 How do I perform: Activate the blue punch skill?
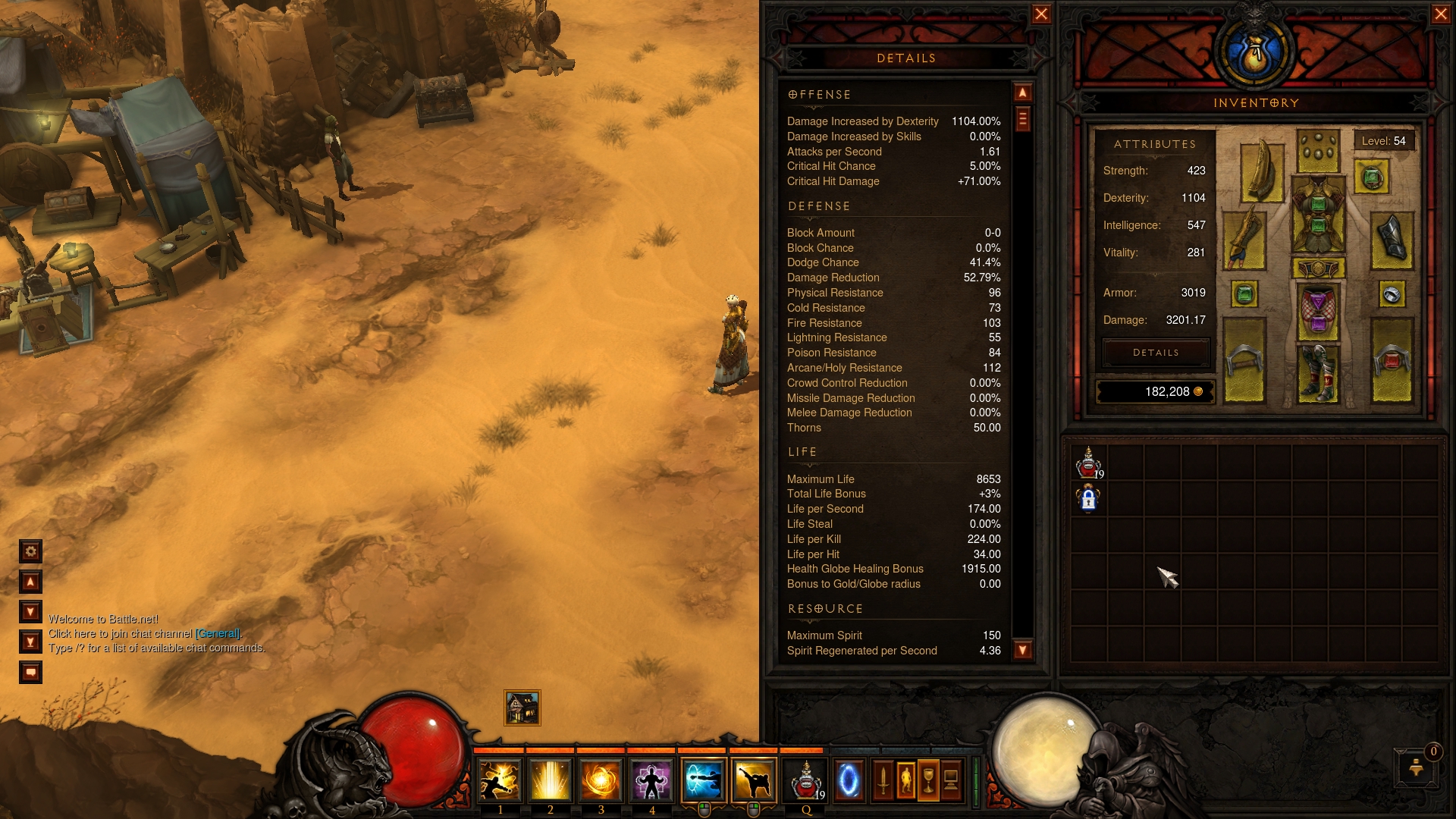click(703, 781)
